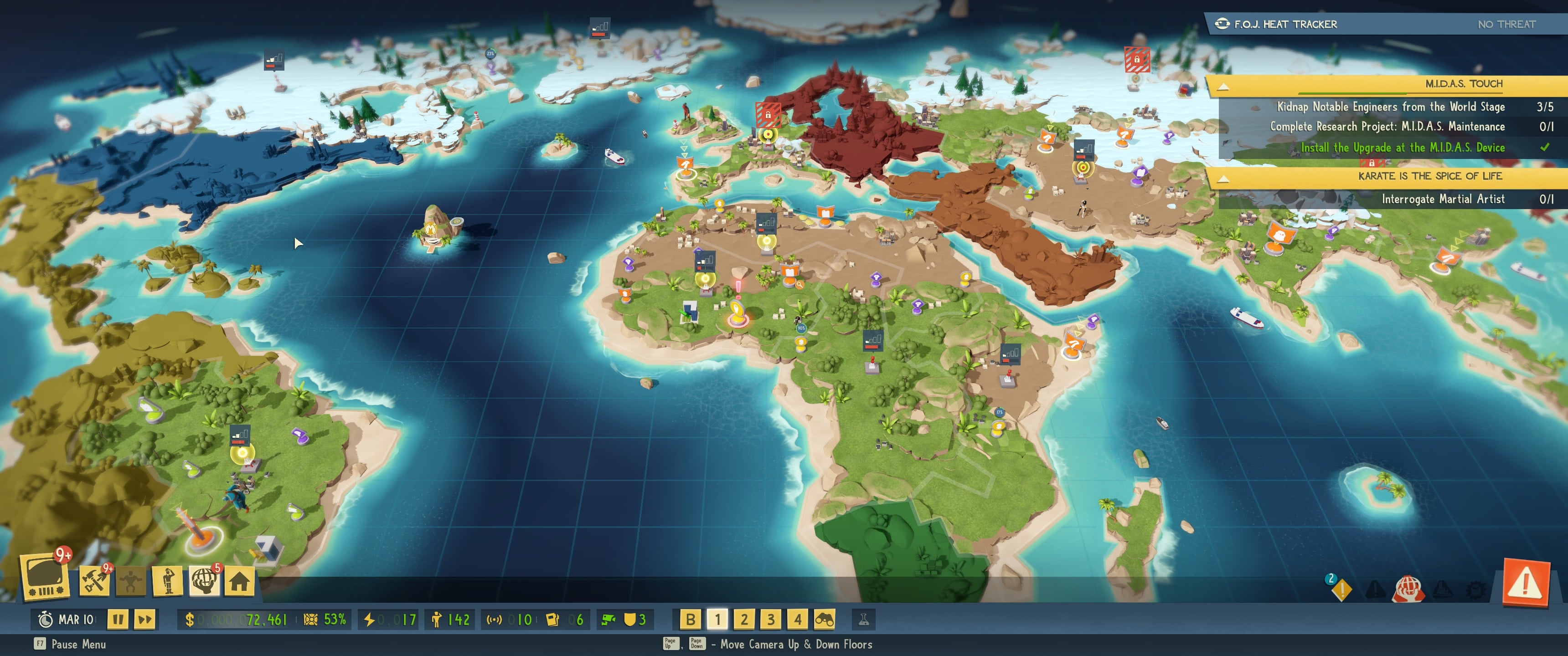
Task: Select the Interrogate Martial Artist objective
Action: coord(1442,199)
